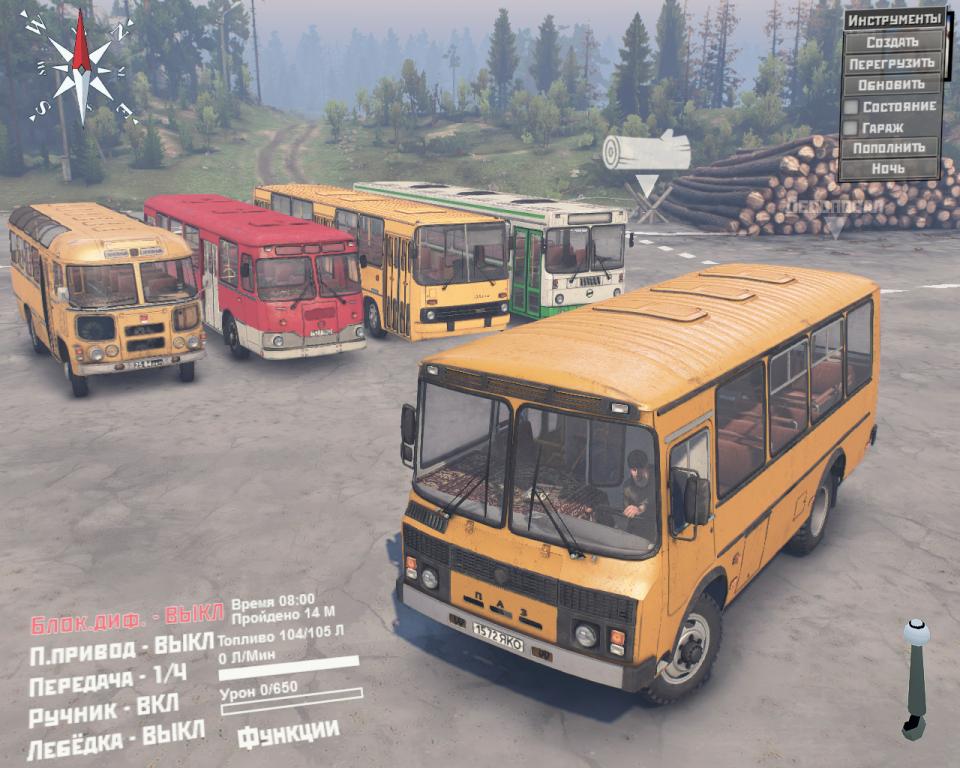Enable the Гараж checkbox

pyautogui.click(x=851, y=128)
